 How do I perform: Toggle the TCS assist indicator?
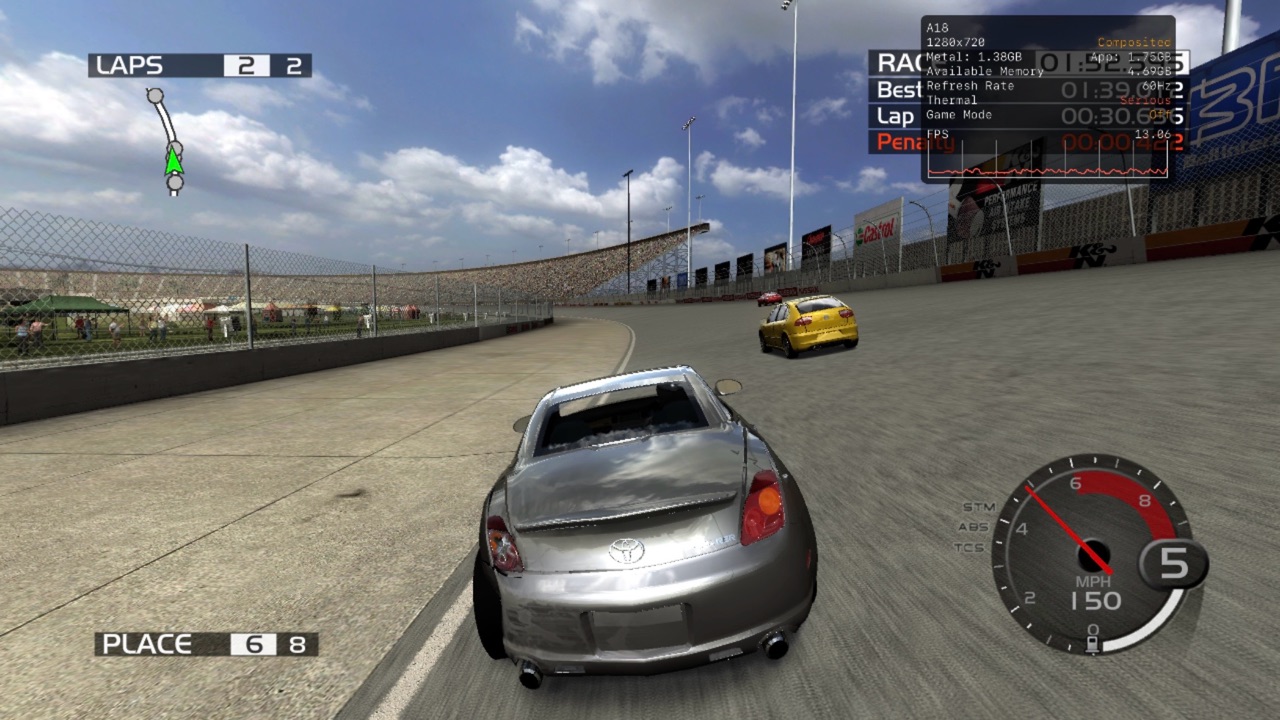click(969, 547)
